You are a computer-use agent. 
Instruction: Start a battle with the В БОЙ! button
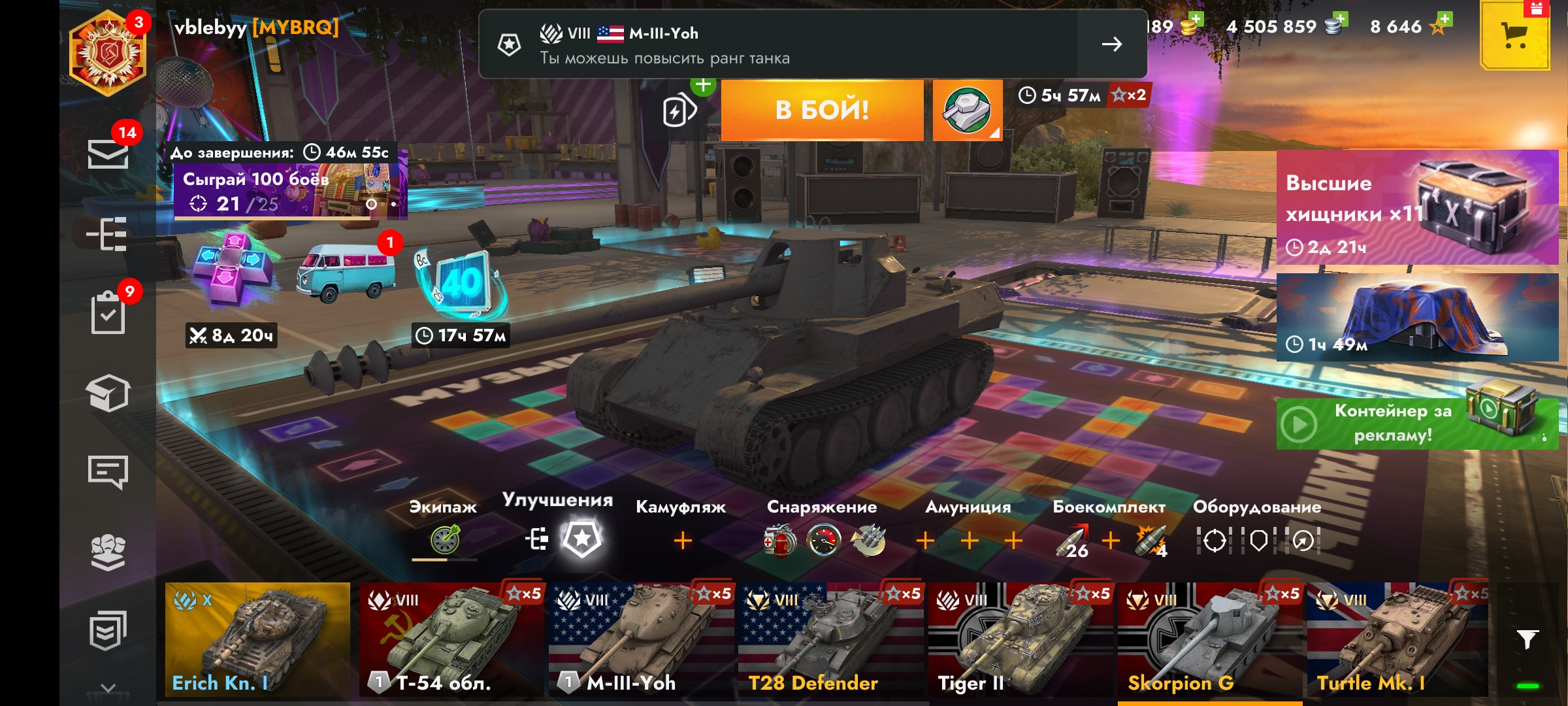(x=822, y=110)
